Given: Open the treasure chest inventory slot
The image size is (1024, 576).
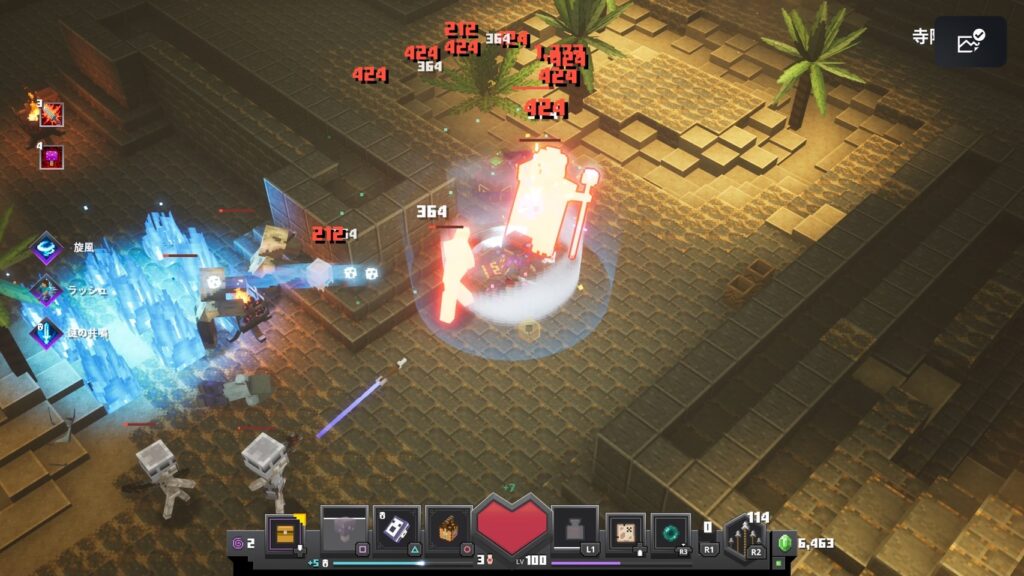Looking at the screenshot, I should [x=283, y=531].
